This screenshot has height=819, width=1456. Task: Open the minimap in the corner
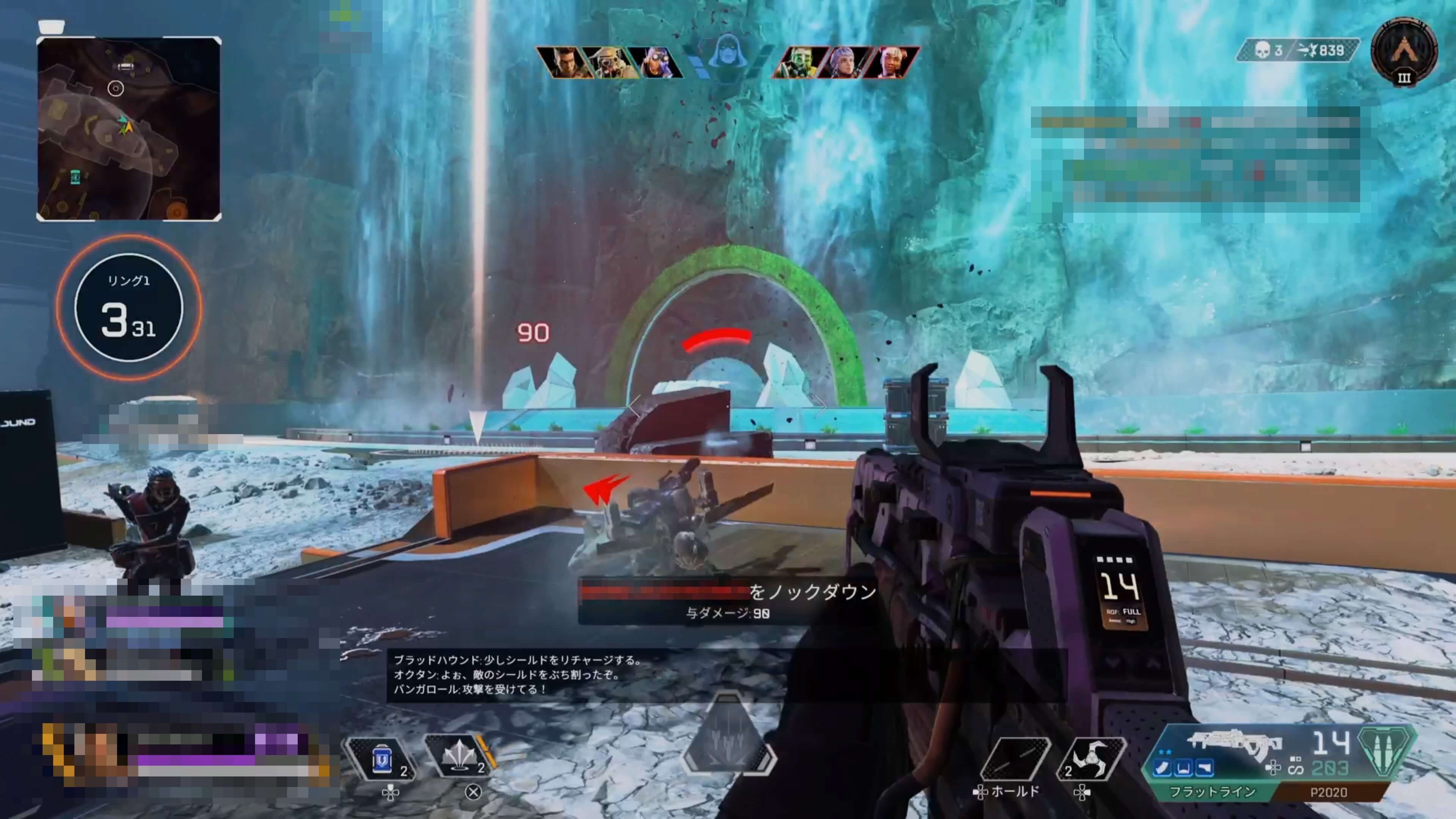point(129,129)
